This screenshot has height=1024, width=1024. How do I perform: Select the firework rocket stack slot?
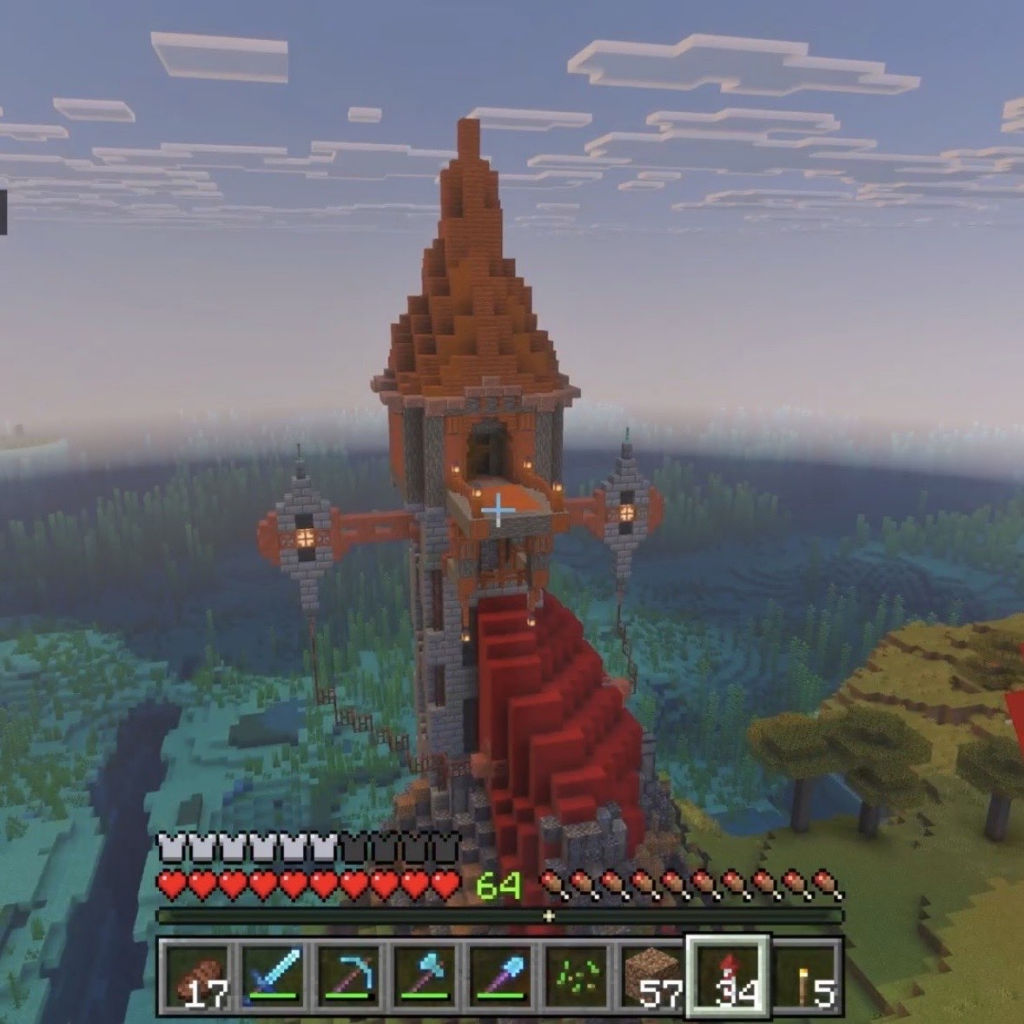coord(728,977)
